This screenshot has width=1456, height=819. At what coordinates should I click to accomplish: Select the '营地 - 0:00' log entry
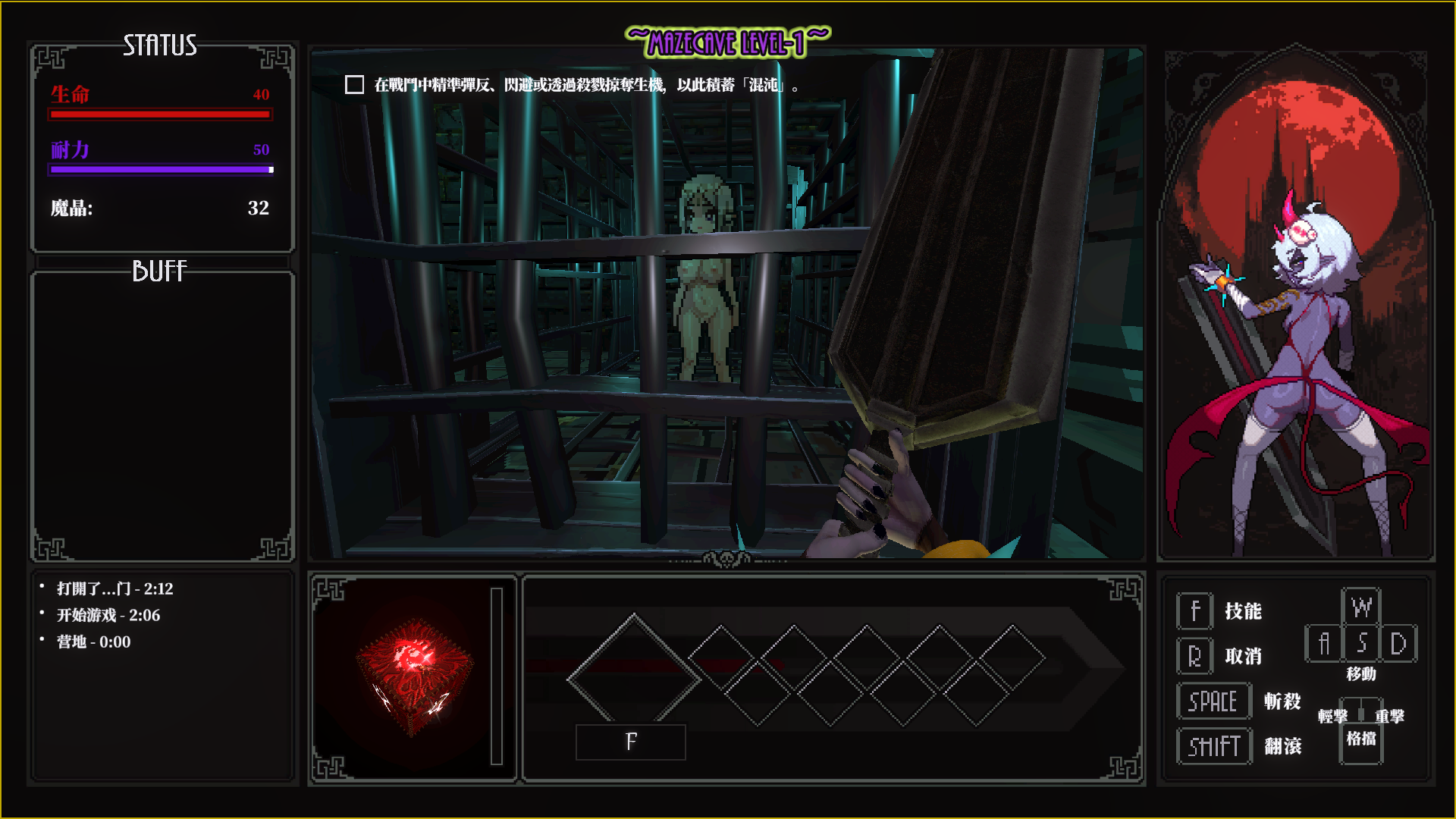[x=93, y=642]
